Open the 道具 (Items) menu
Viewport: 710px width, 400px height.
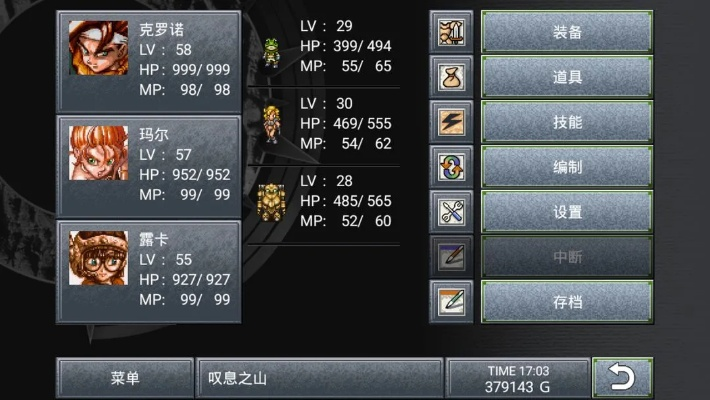[567, 77]
